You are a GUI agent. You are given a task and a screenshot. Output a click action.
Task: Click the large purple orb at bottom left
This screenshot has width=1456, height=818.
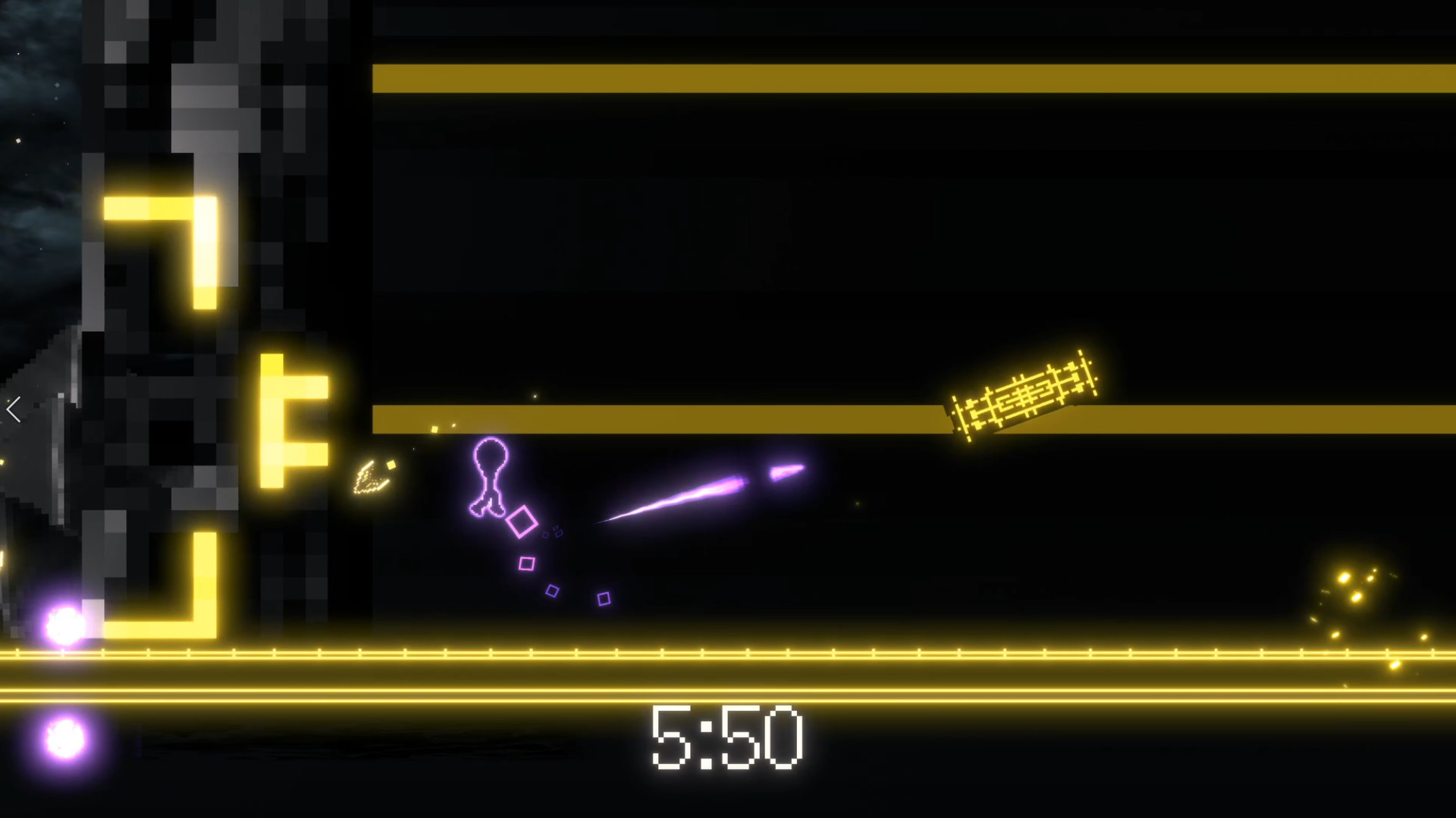point(62,623)
